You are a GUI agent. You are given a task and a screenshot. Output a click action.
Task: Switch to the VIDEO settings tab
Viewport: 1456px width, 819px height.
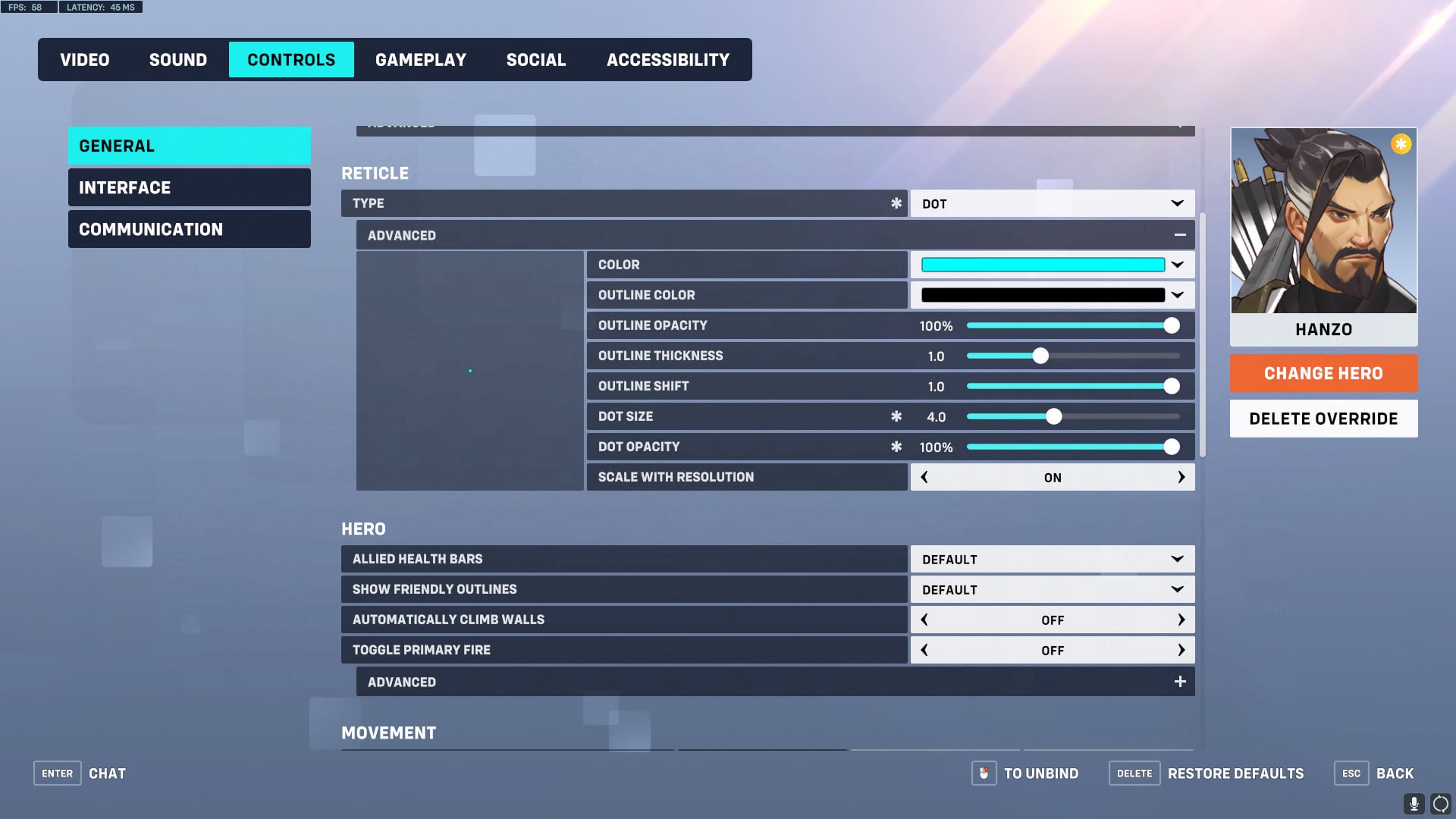click(84, 59)
